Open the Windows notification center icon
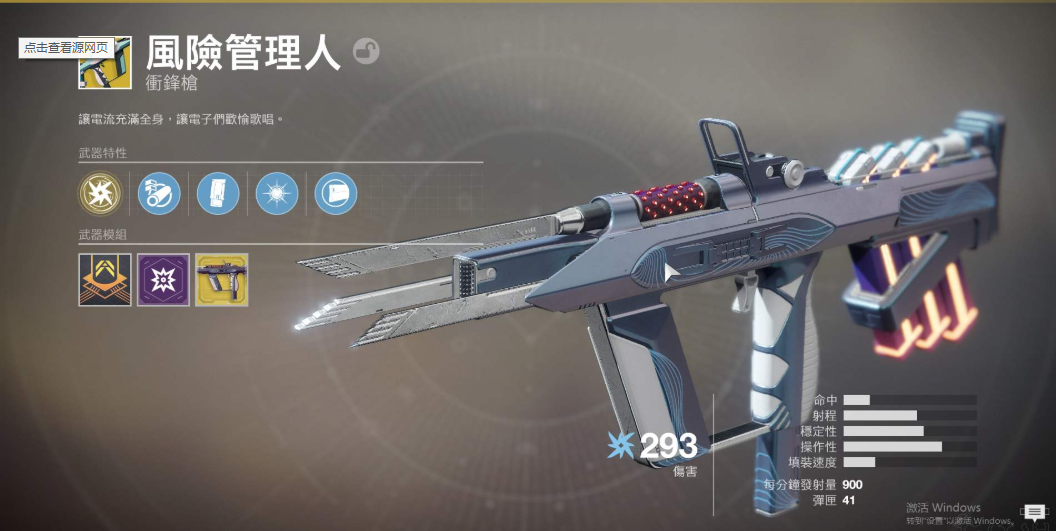This screenshot has height=531, width=1056. coord(1034,513)
